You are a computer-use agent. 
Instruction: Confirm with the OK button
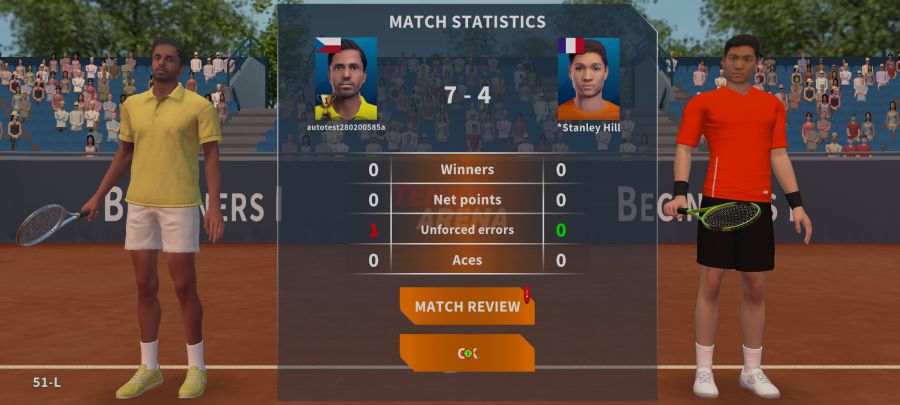(x=467, y=353)
